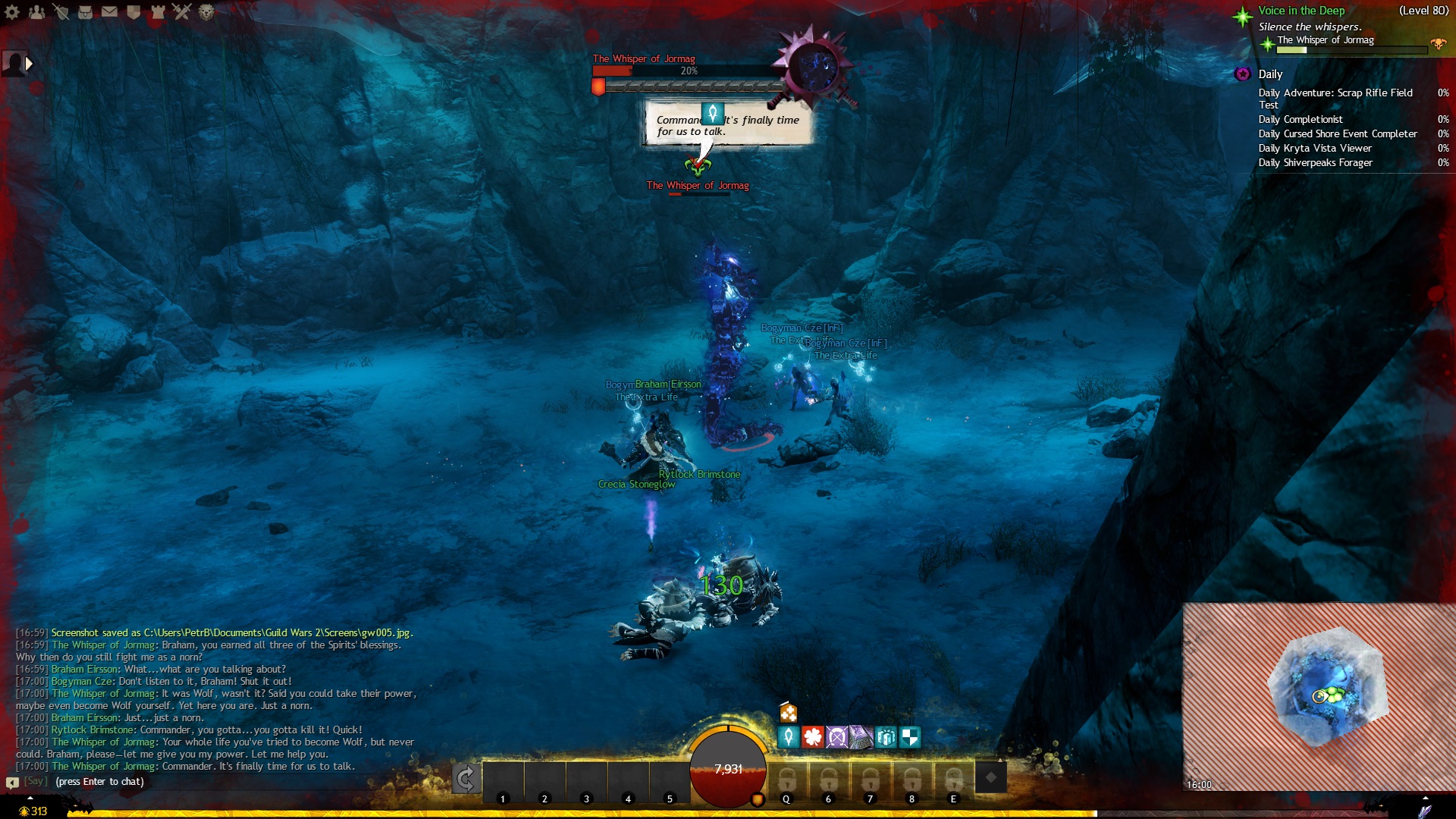Click the Daily Kryta Vista Viewer entry
The image size is (1456, 819).
pos(1315,149)
